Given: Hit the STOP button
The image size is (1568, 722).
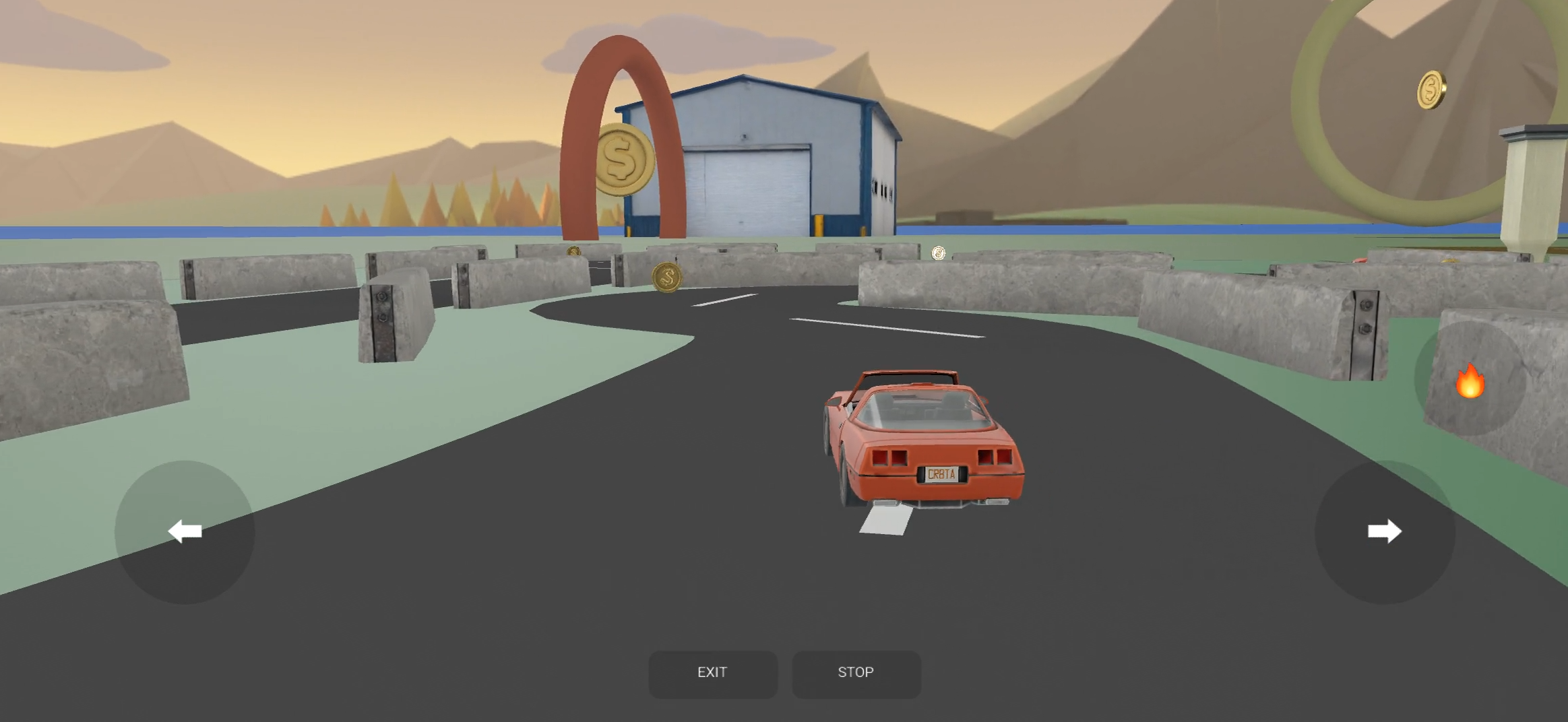Looking at the screenshot, I should click(x=856, y=673).
